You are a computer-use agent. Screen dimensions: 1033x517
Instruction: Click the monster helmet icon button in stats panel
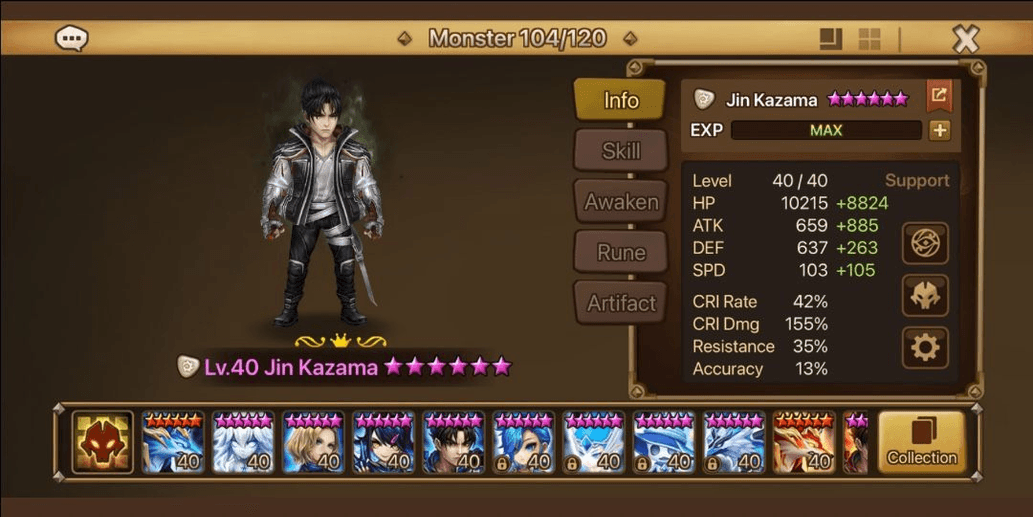coord(925,295)
